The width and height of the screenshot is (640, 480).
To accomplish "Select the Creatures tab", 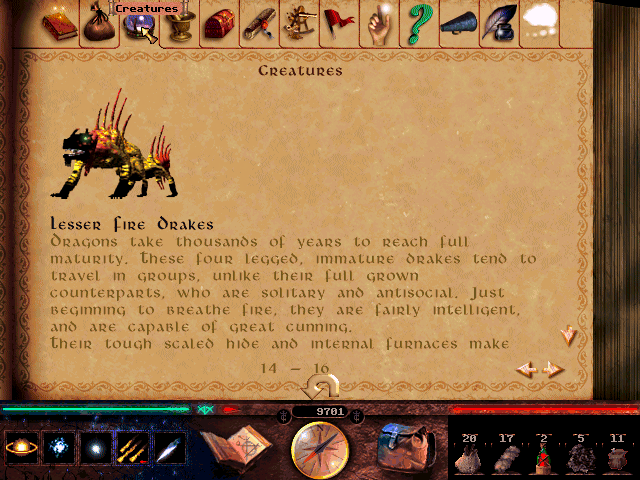I will click(x=137, y=29).
